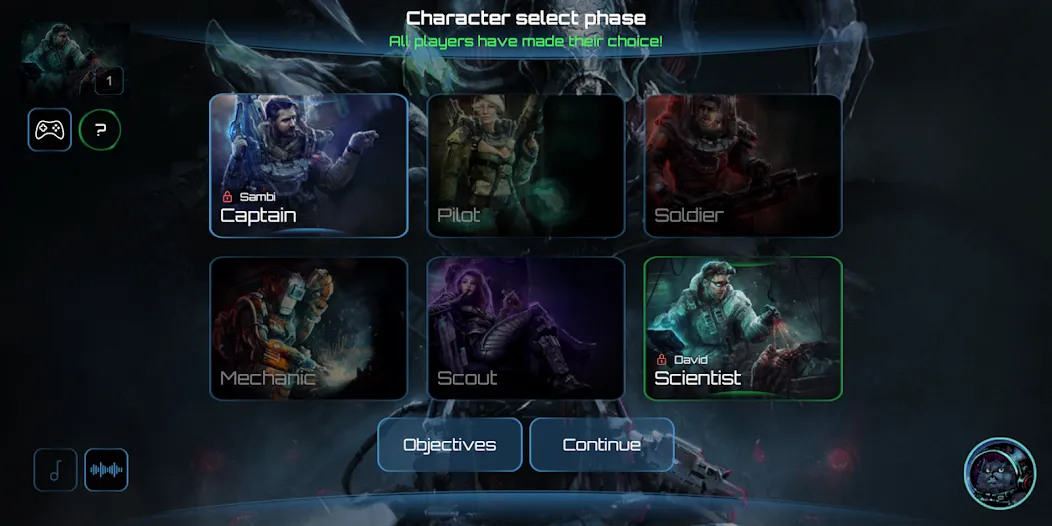Open the question mark help button
1052x526 pixels.
100,130
